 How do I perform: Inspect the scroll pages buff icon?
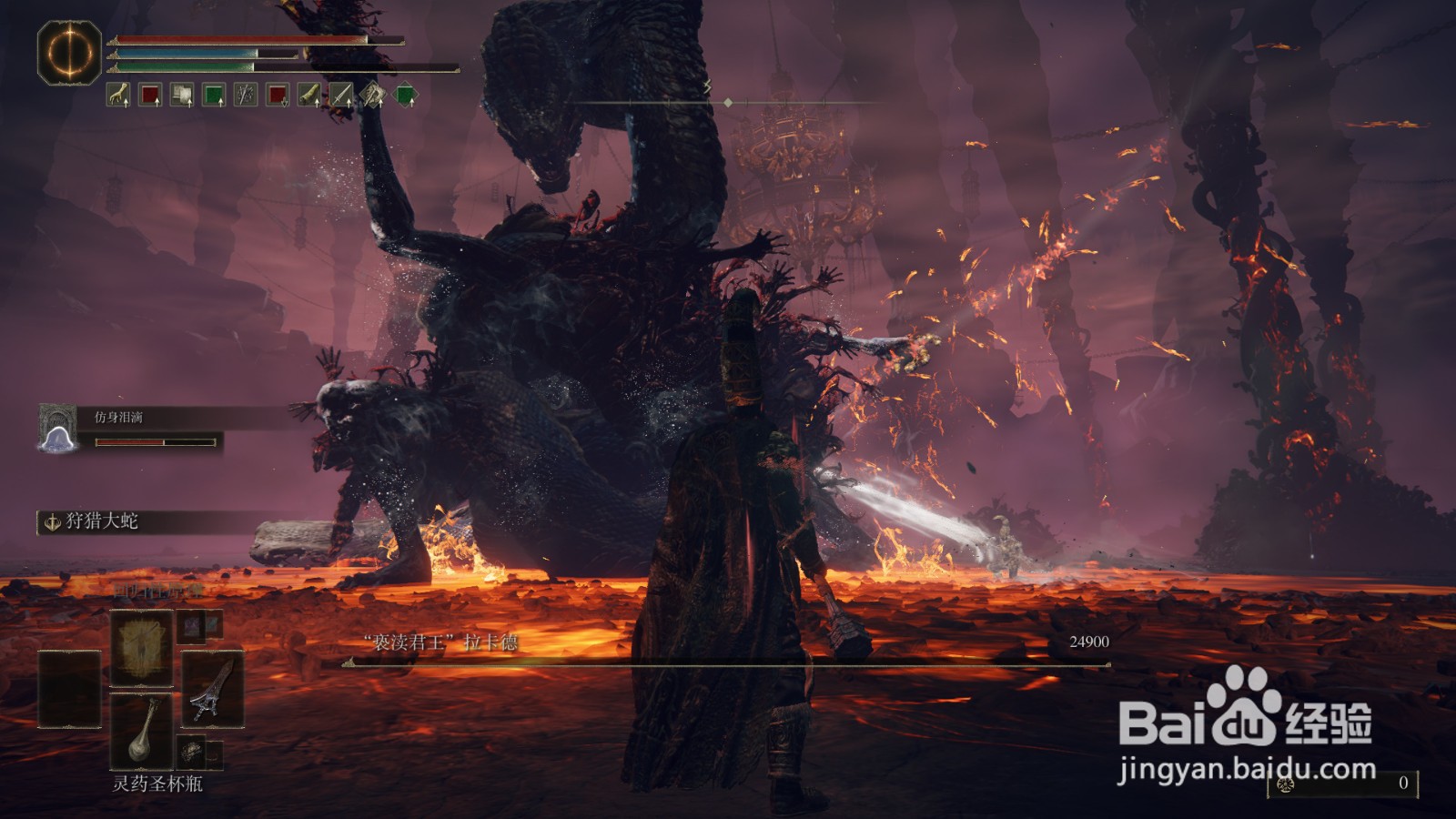click(x=182, y=95)
